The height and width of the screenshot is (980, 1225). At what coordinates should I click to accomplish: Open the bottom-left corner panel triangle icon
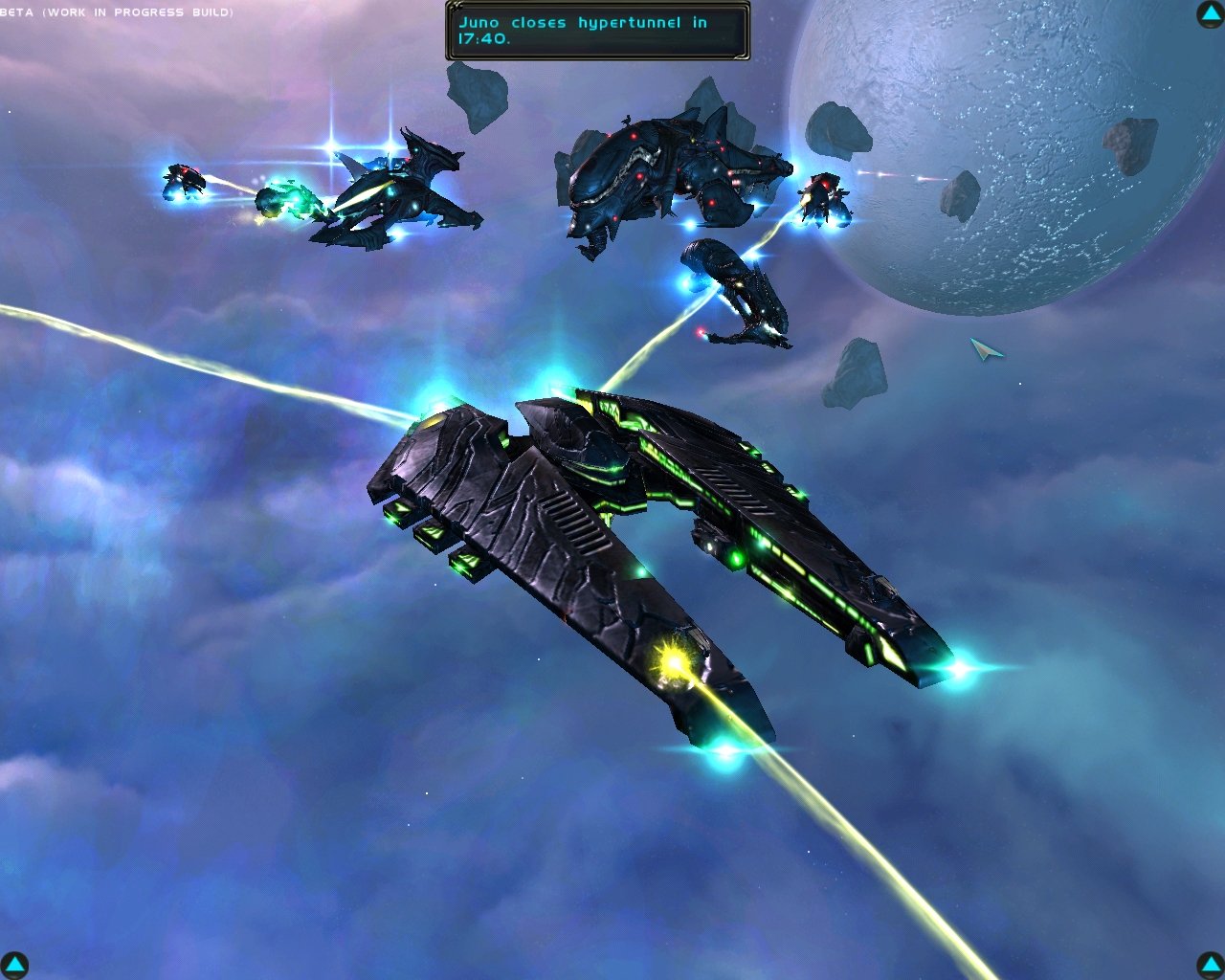[15, 965]
